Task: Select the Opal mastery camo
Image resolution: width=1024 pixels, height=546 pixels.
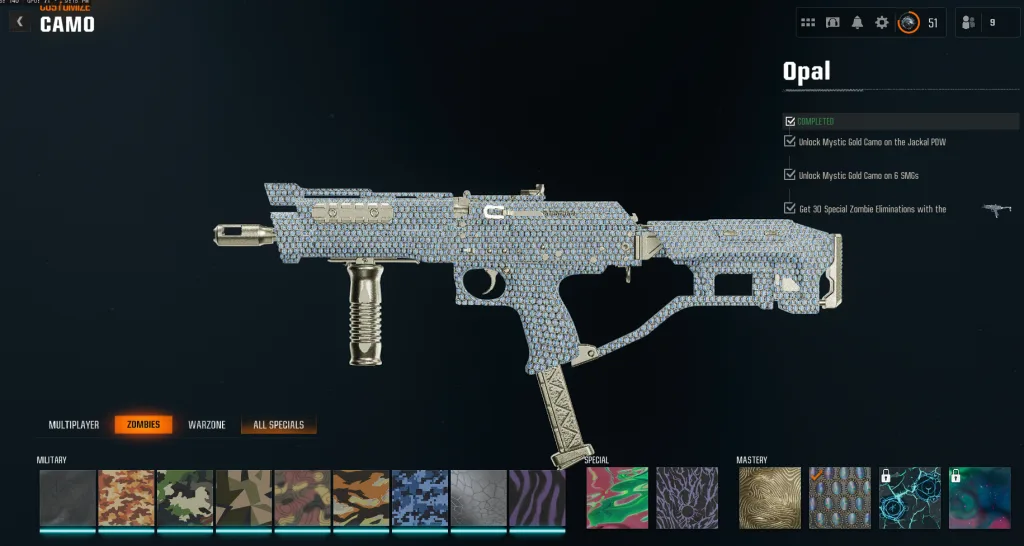Action: pyautogui.click(x=840, y=498)
